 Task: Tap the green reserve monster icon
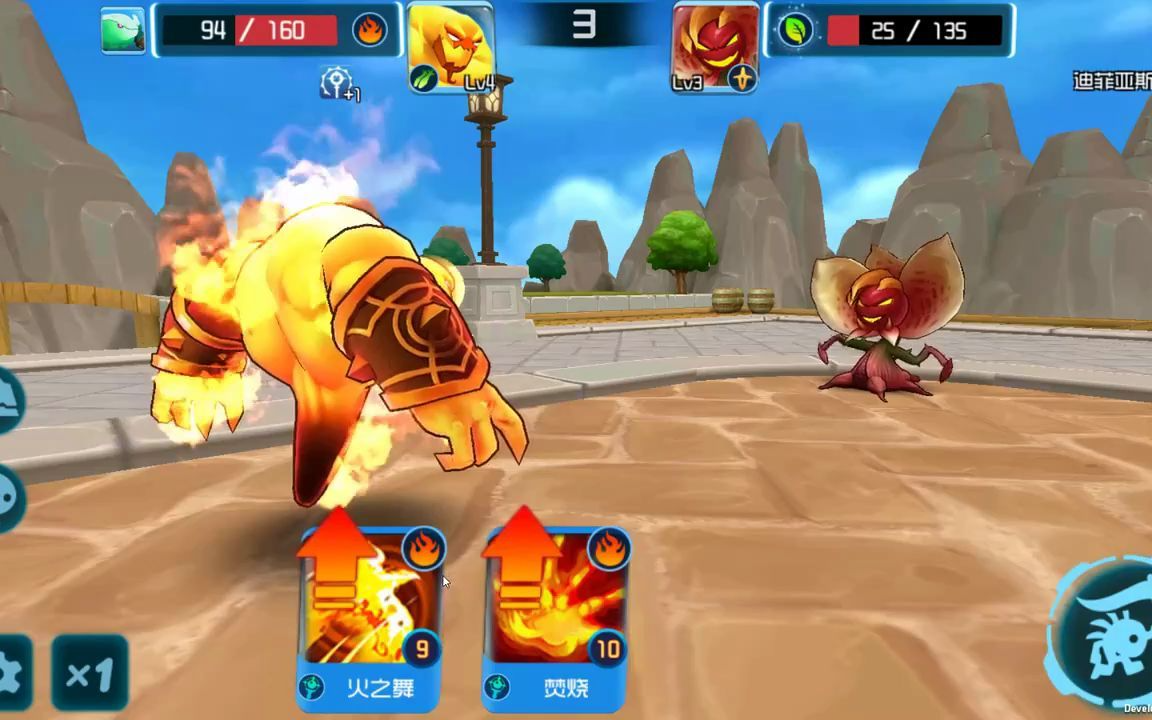123,31
